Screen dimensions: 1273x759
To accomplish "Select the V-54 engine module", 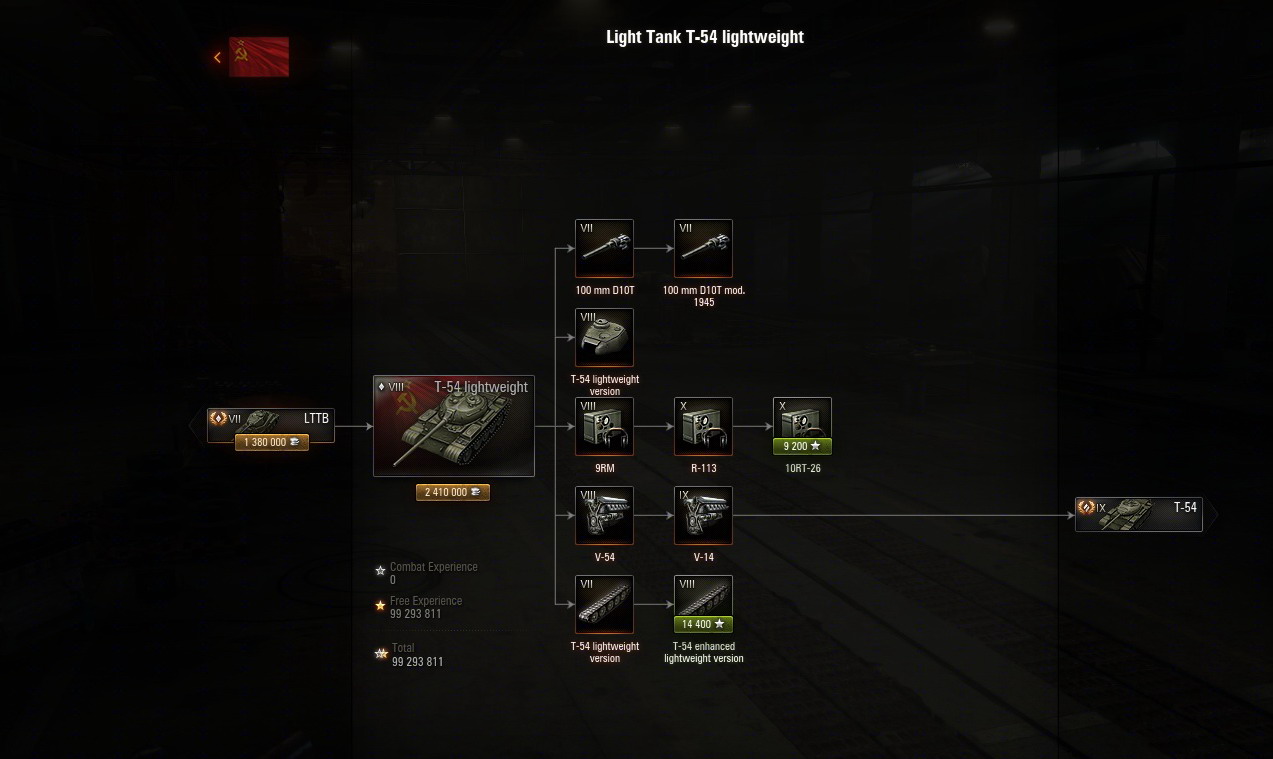I will pos(604,515).
